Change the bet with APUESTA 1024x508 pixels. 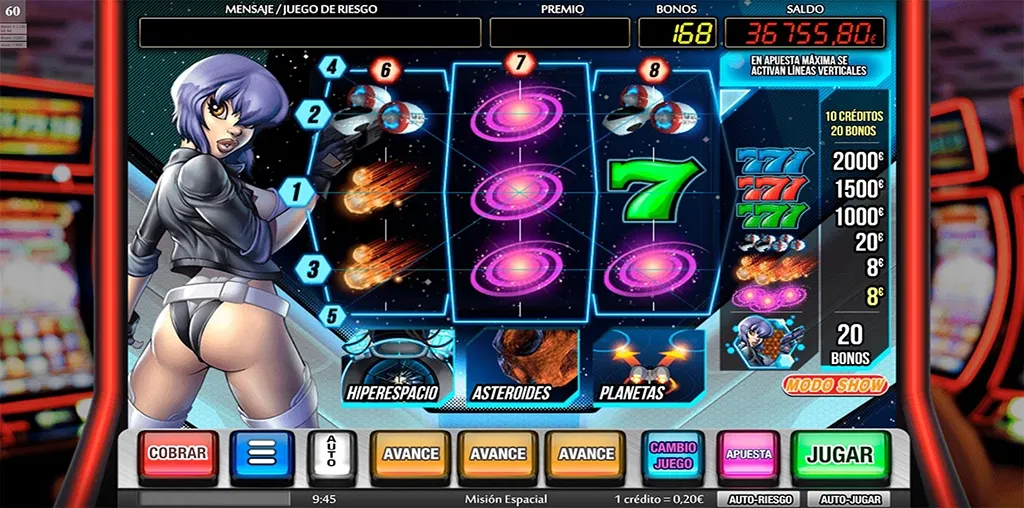tap(749, 456)
